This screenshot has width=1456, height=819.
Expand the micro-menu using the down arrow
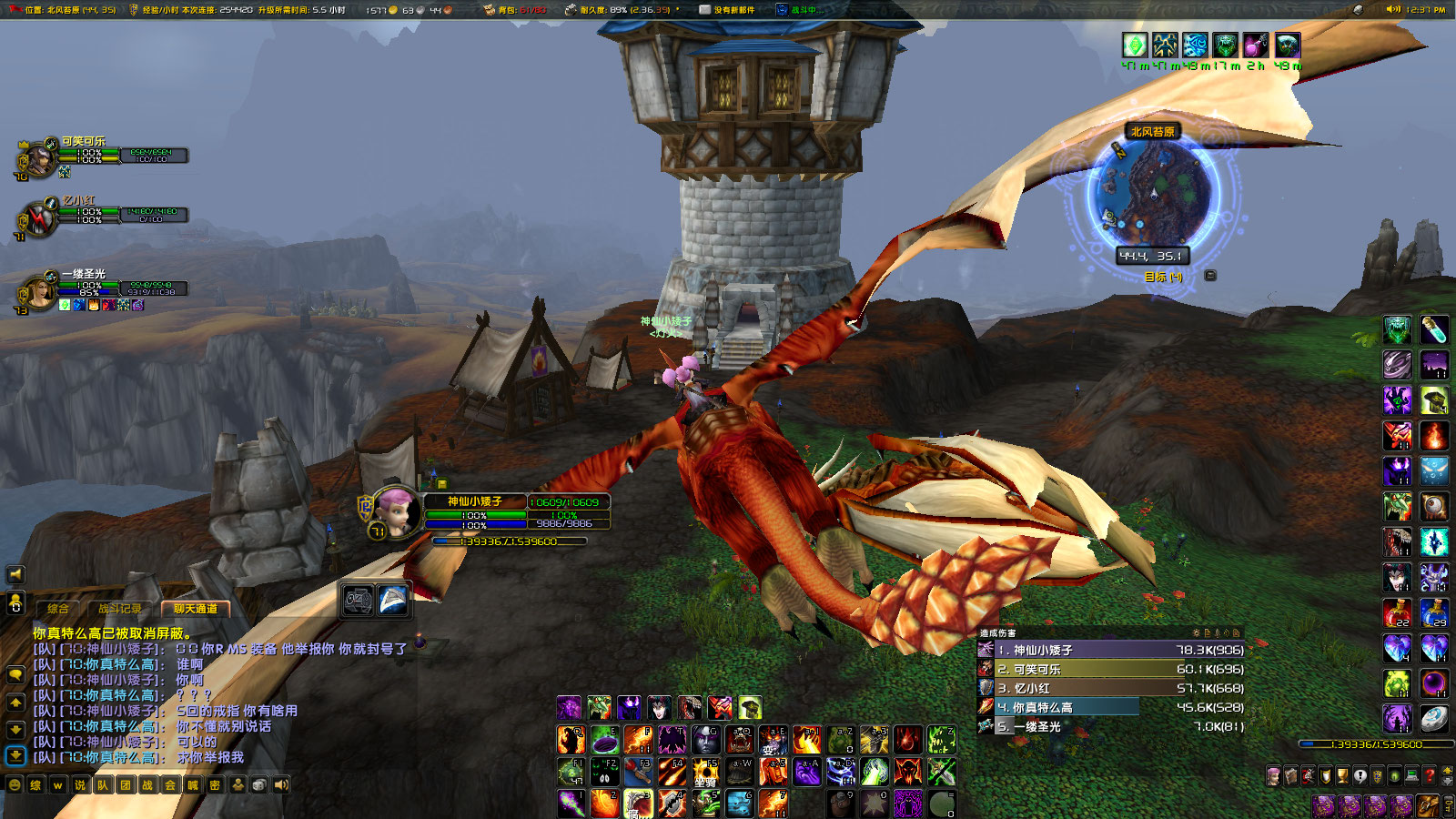tap(1446, 781)
